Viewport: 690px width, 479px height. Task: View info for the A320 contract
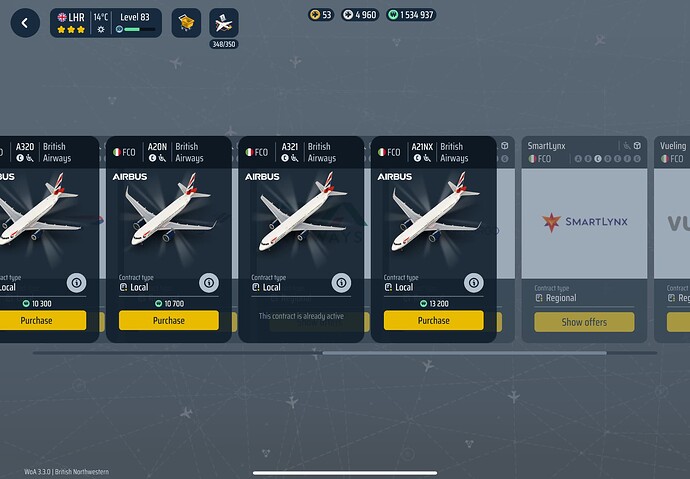(x=76, y=283)
